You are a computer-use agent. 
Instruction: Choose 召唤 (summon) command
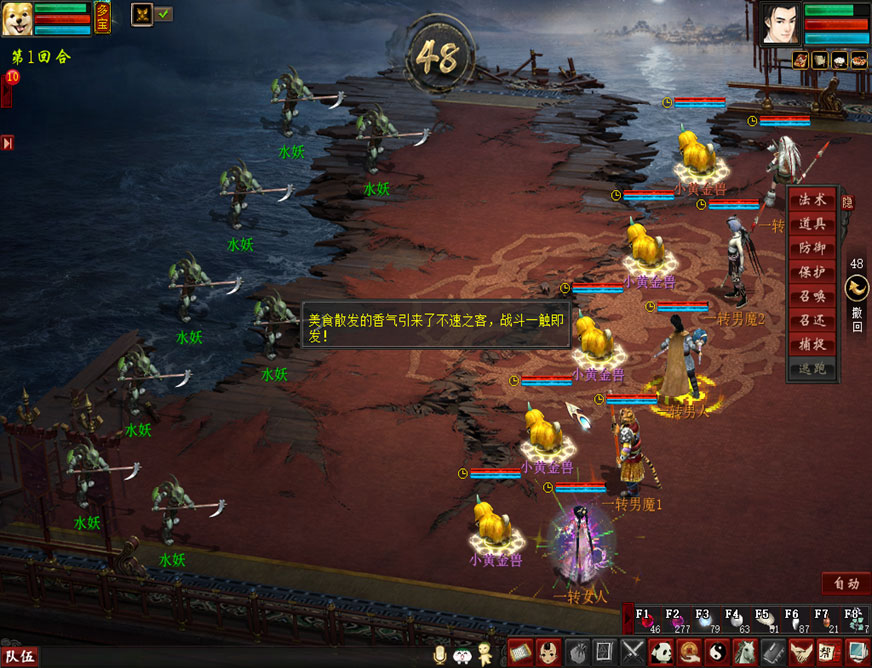click(811, 296)
